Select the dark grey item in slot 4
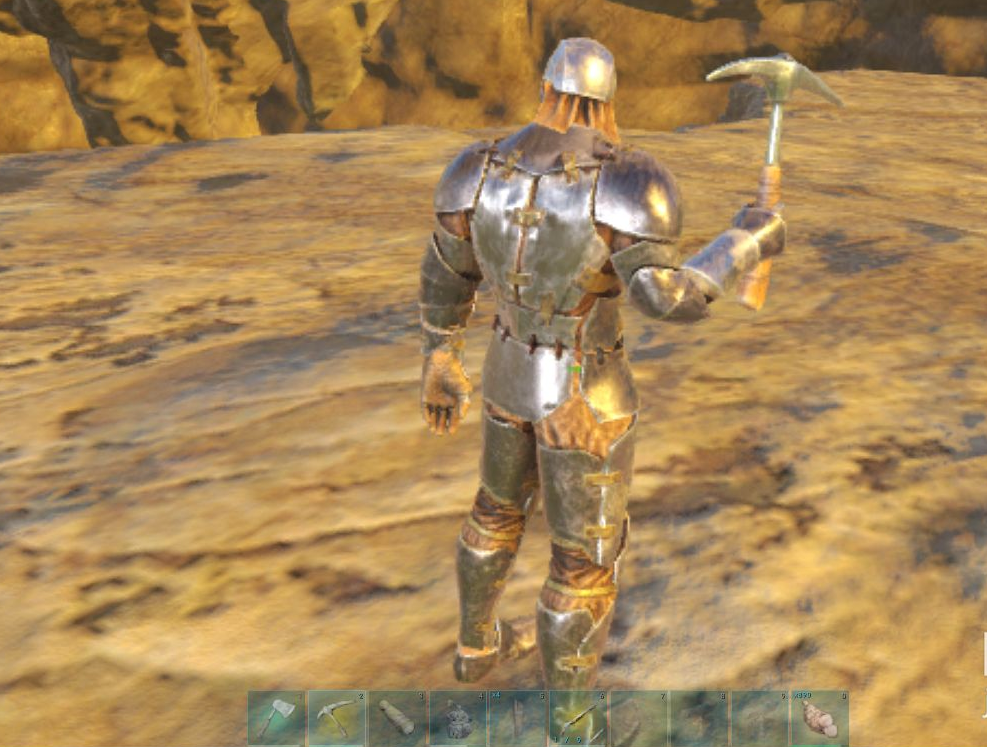The width and height of the screenshot is (987, 747). (x=458, y=718)
